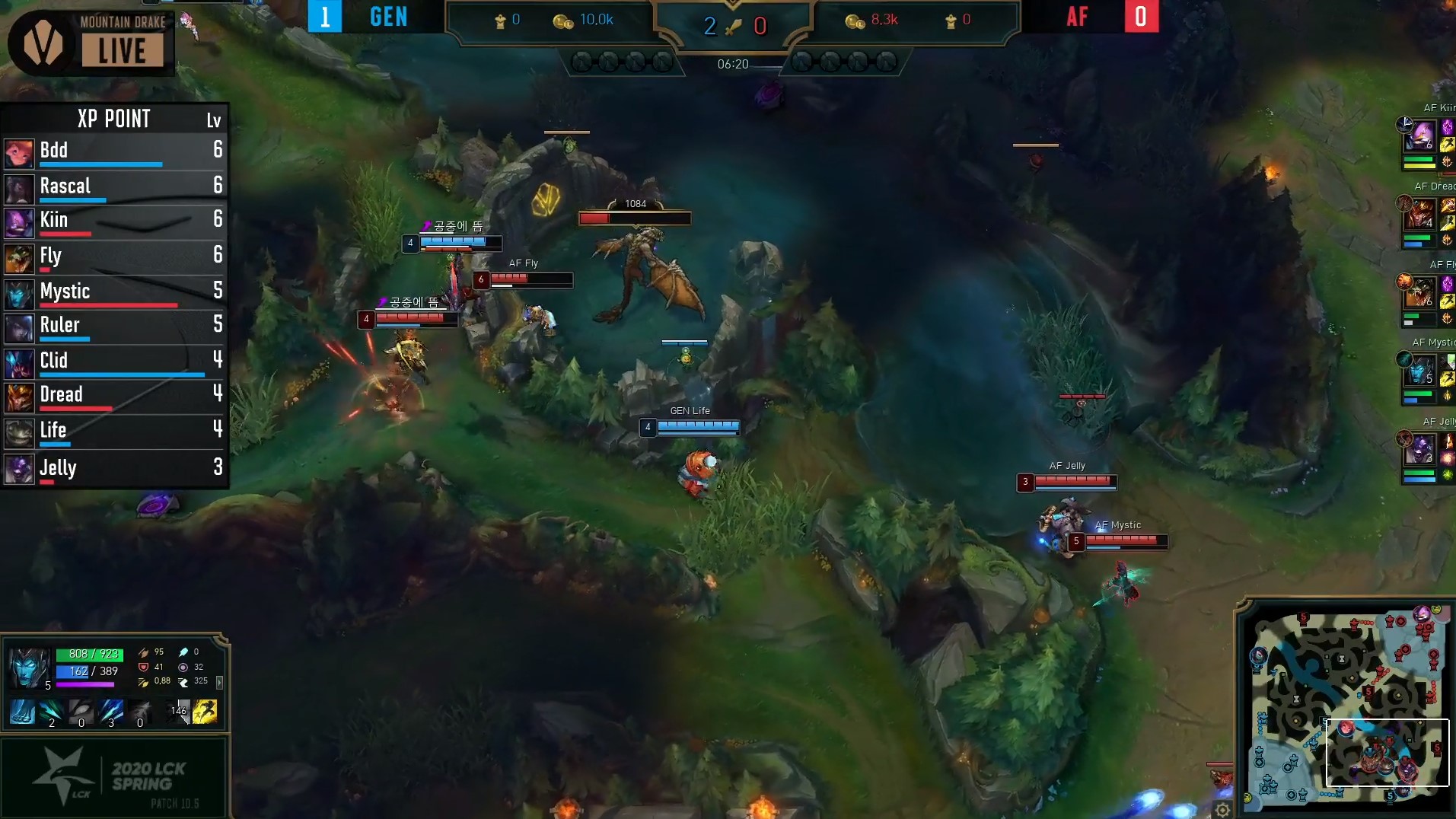
Task: Click the attack damage stat icon showing 95
Action: 145,652
